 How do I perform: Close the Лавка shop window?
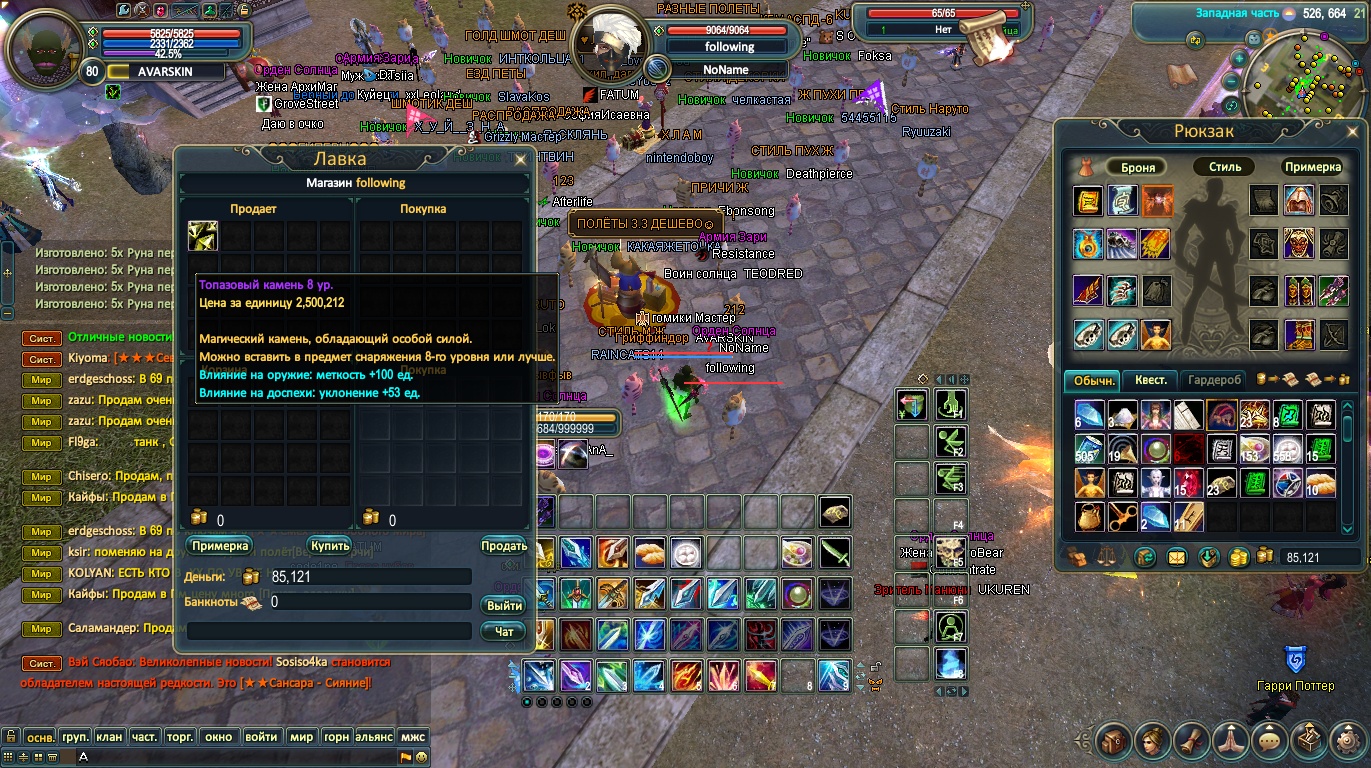[520, 159]
